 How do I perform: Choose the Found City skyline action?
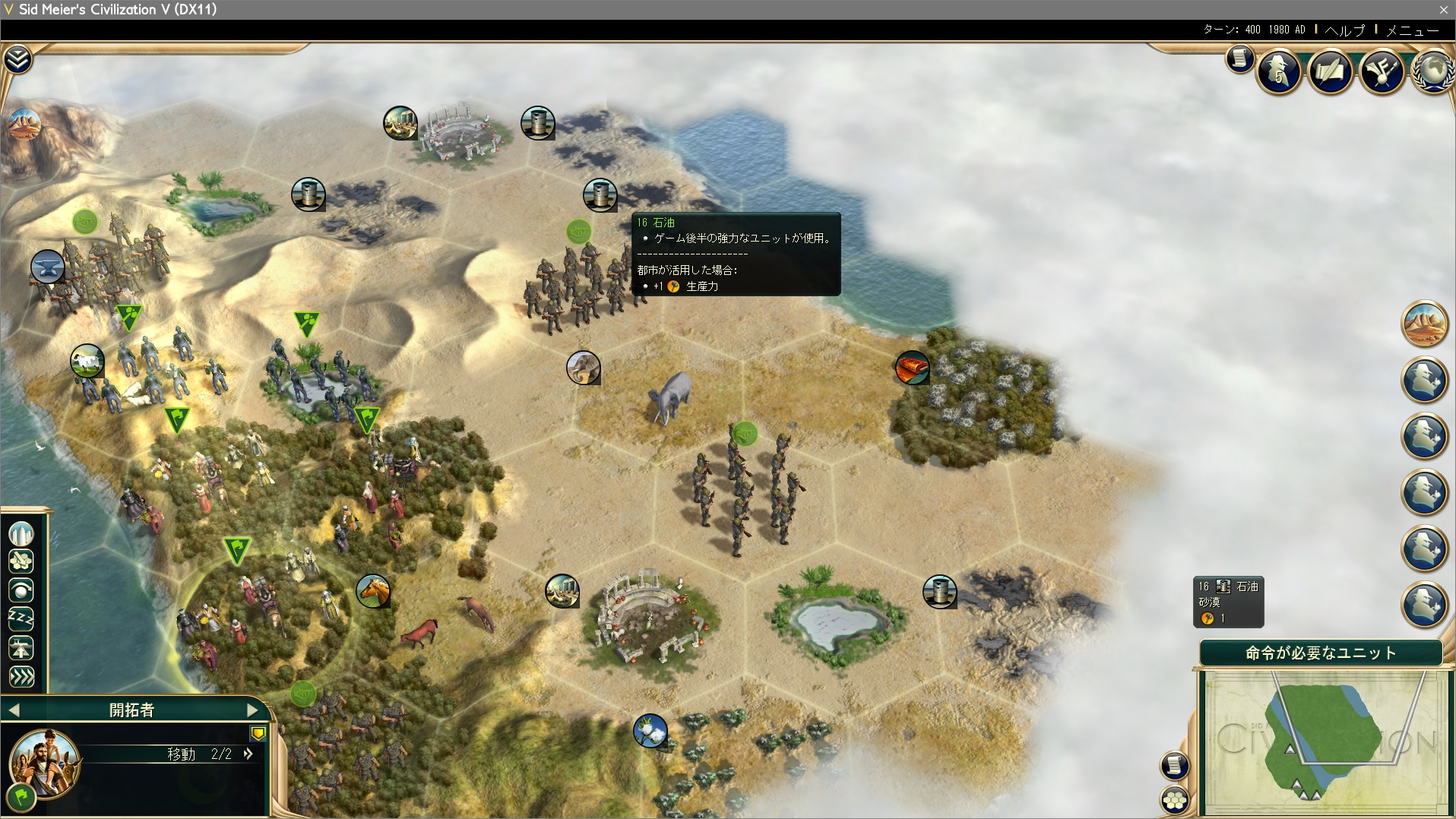click(x=21, y=533)
